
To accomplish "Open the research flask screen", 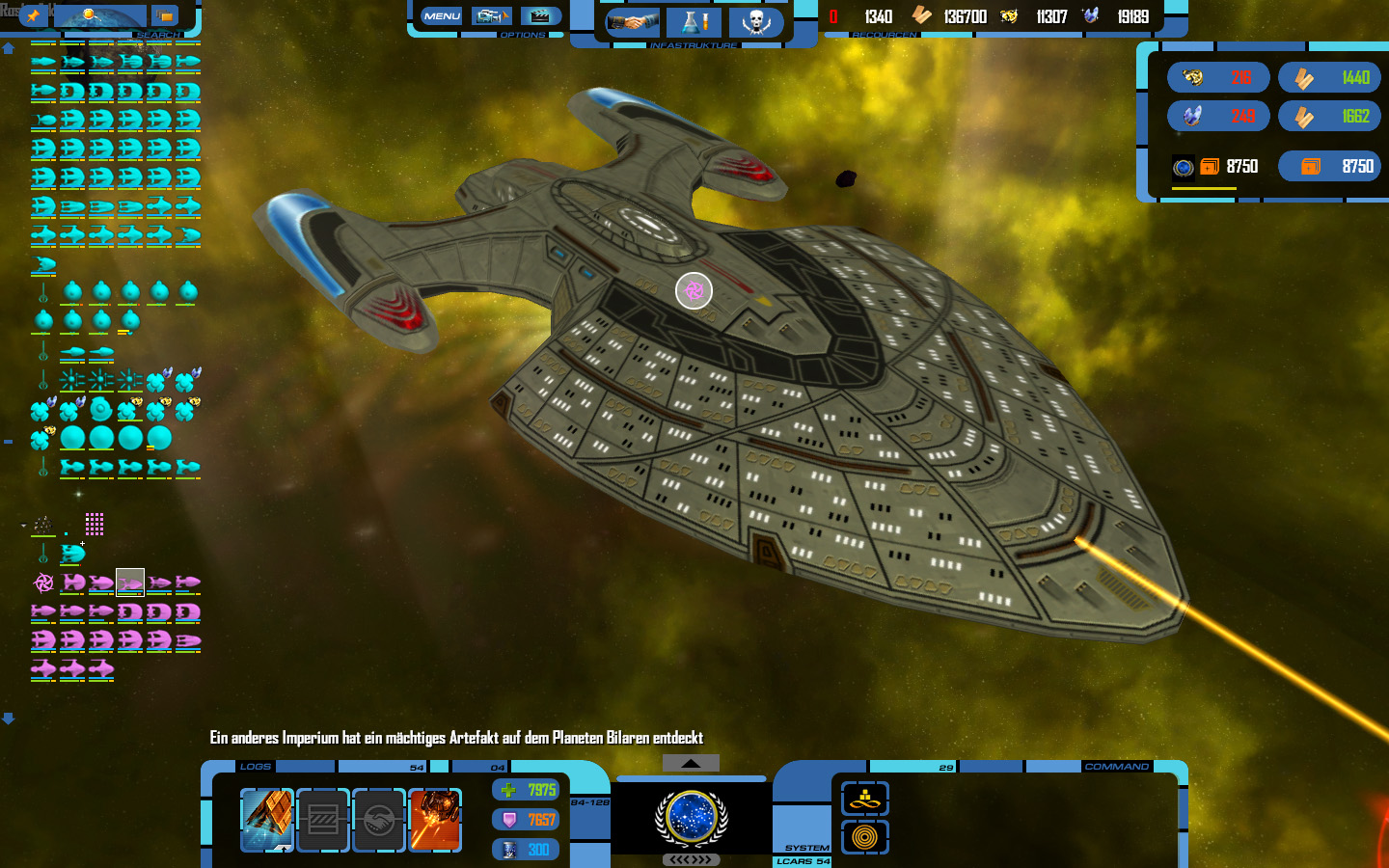I will point(694,22).
